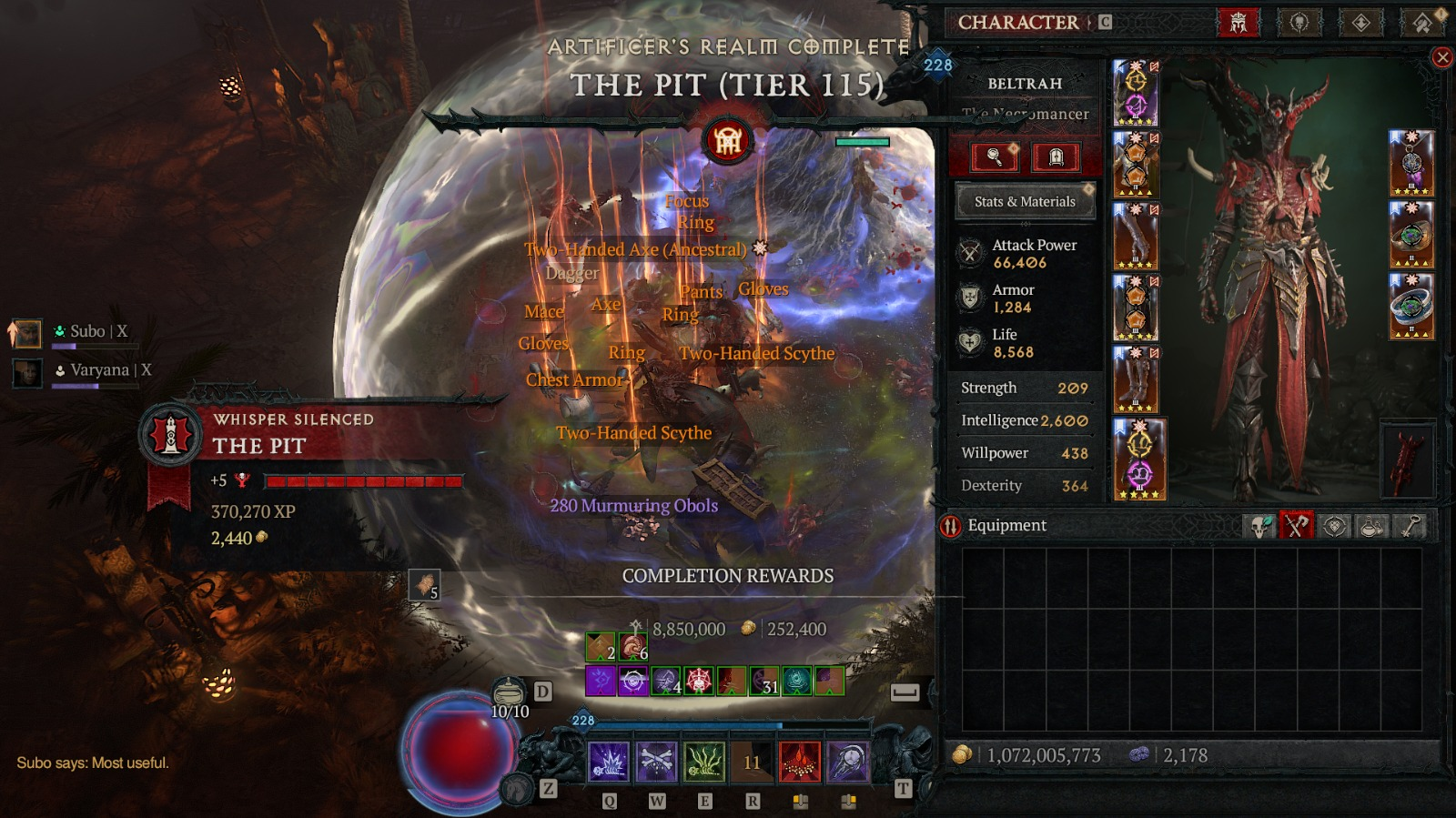This screenshot has height=818, width=1456.
Task: Switch to the skull emblem tab
Action: coord(1299,23)
